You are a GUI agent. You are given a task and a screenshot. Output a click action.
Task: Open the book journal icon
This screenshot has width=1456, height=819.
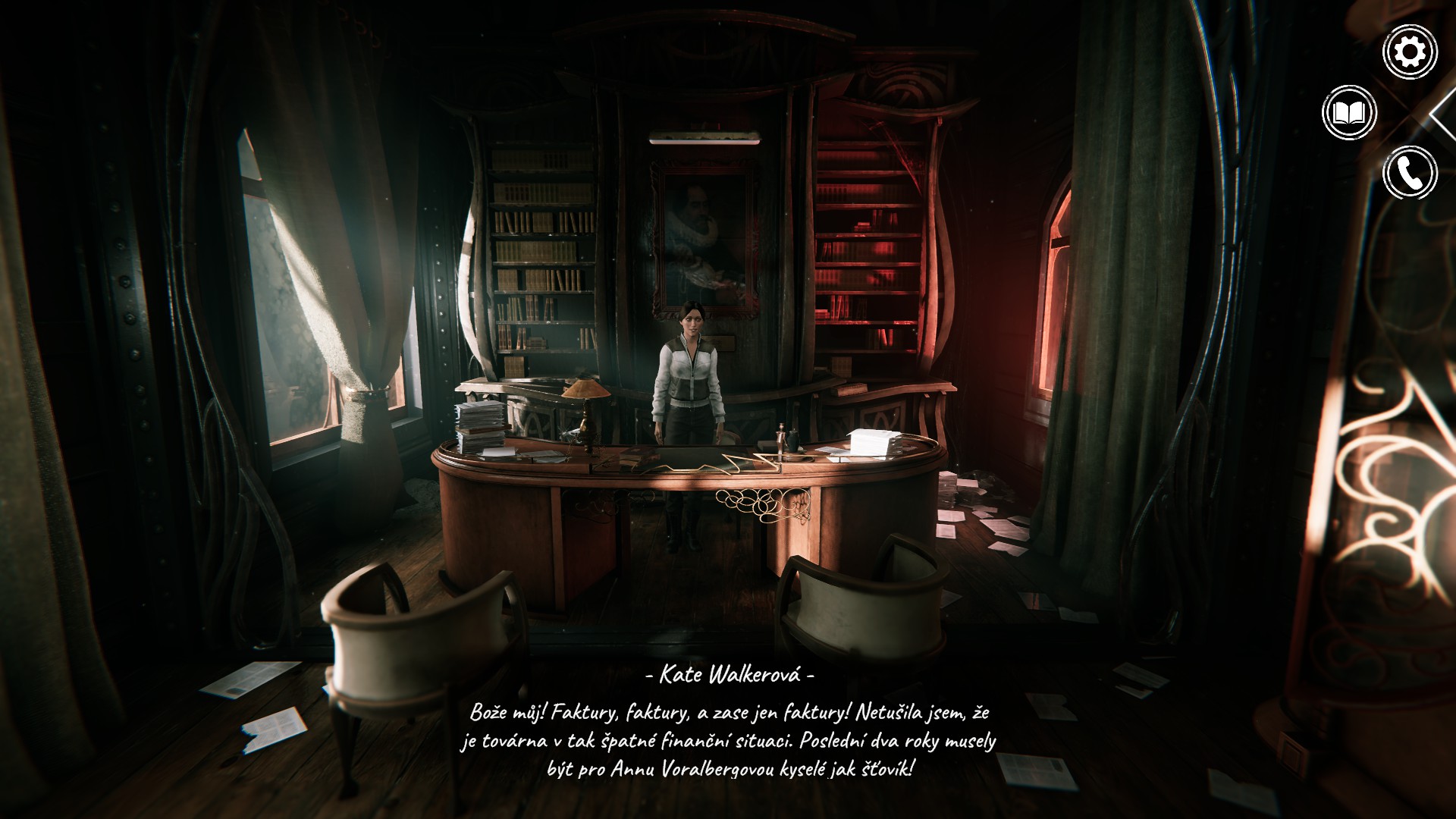[x=1349, y=113]
